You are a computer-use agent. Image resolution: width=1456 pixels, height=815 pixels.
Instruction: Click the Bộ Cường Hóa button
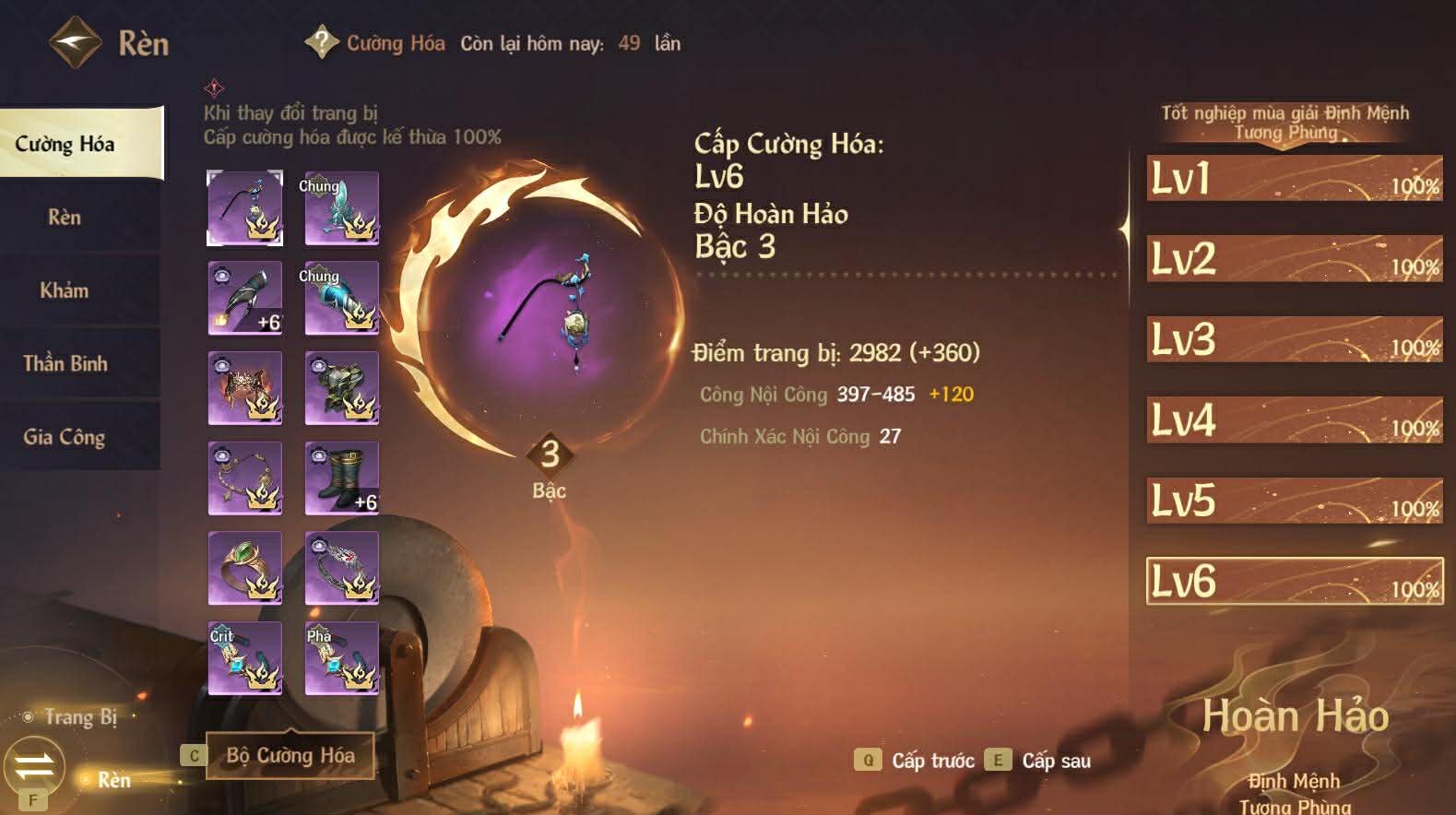point(290,754)
